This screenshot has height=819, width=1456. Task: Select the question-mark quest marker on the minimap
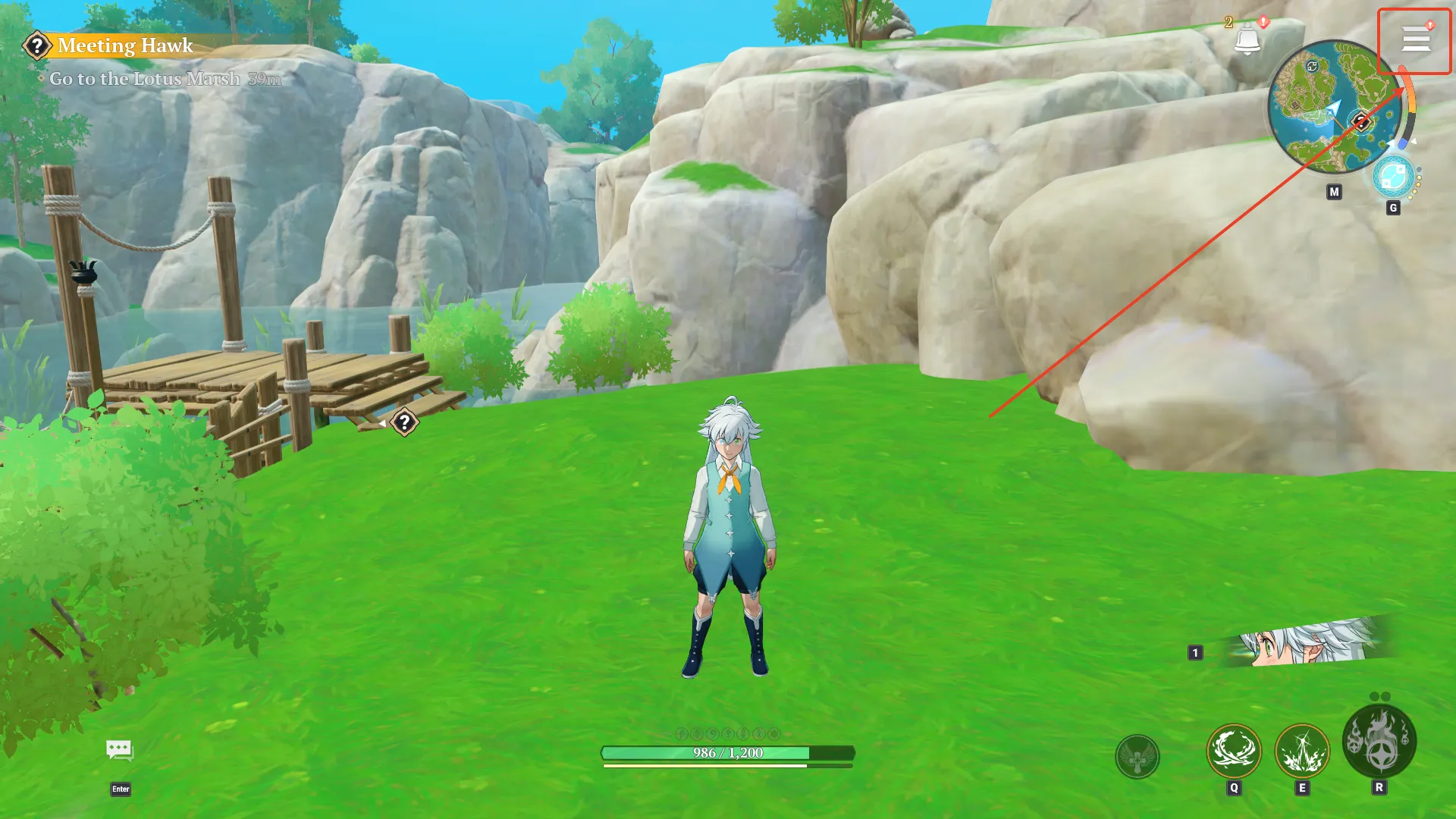click(1361, 121)
